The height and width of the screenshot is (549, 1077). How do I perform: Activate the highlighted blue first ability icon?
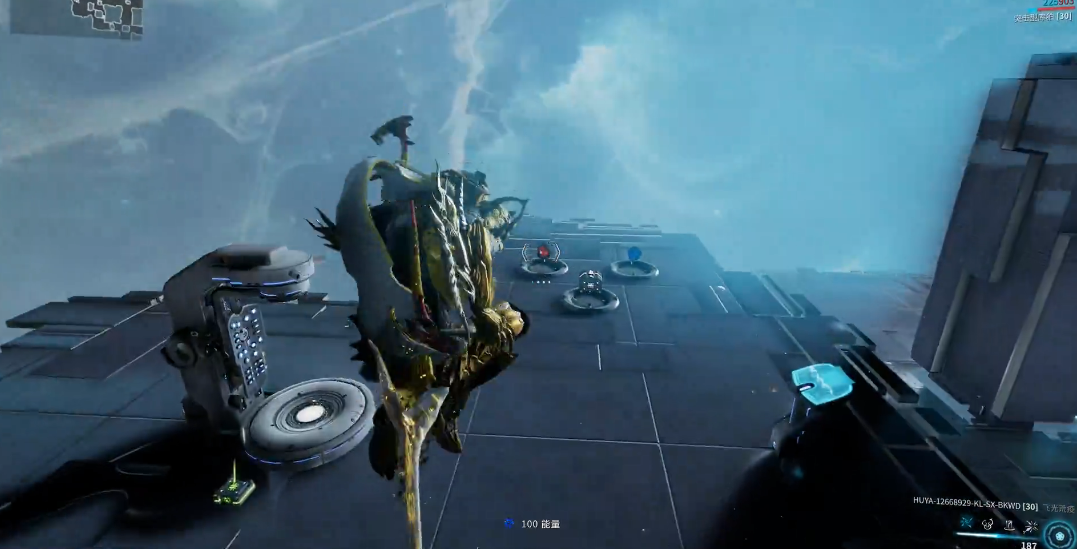click(966, 523)
